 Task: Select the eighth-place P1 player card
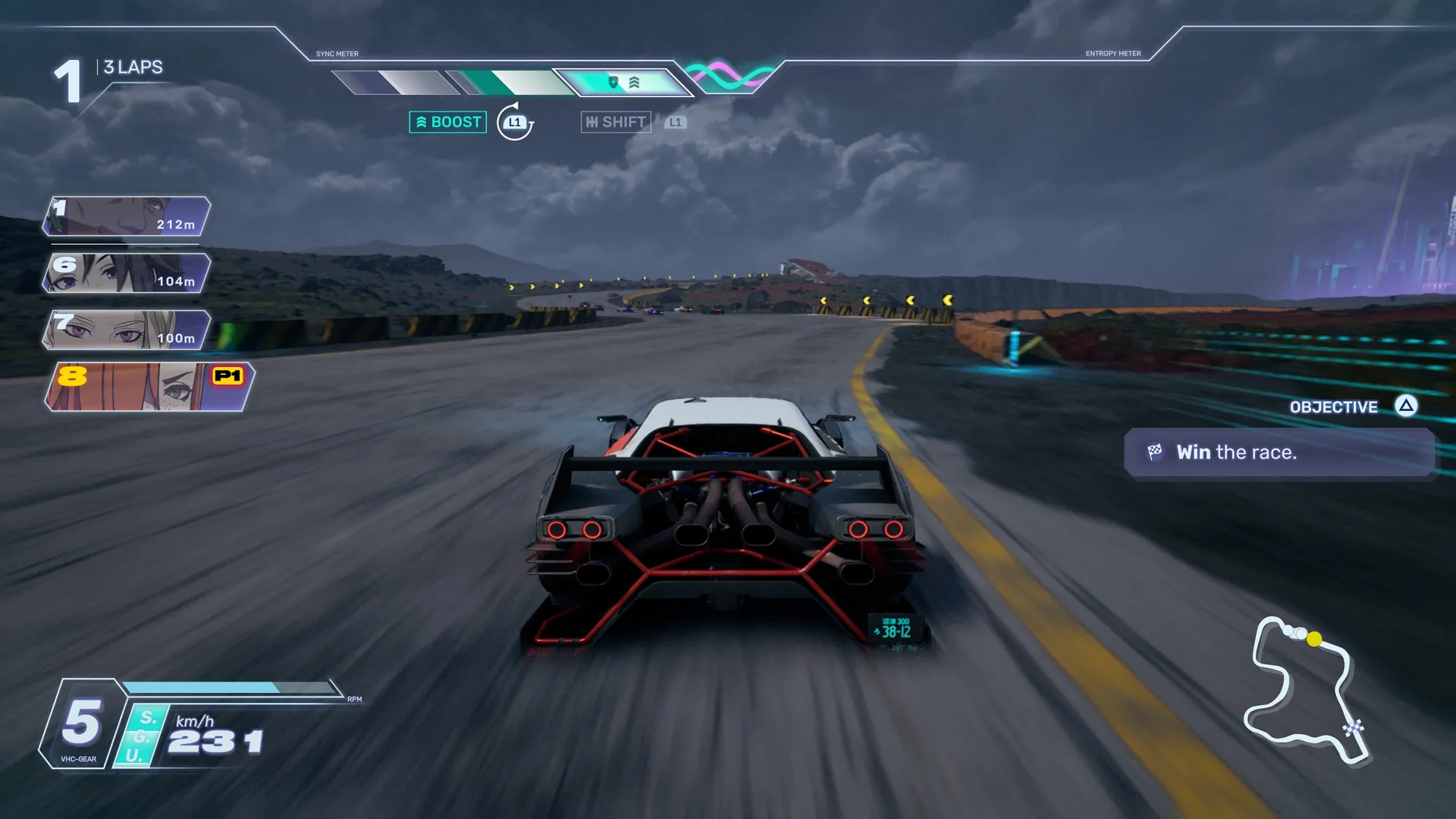pos(149,387)
